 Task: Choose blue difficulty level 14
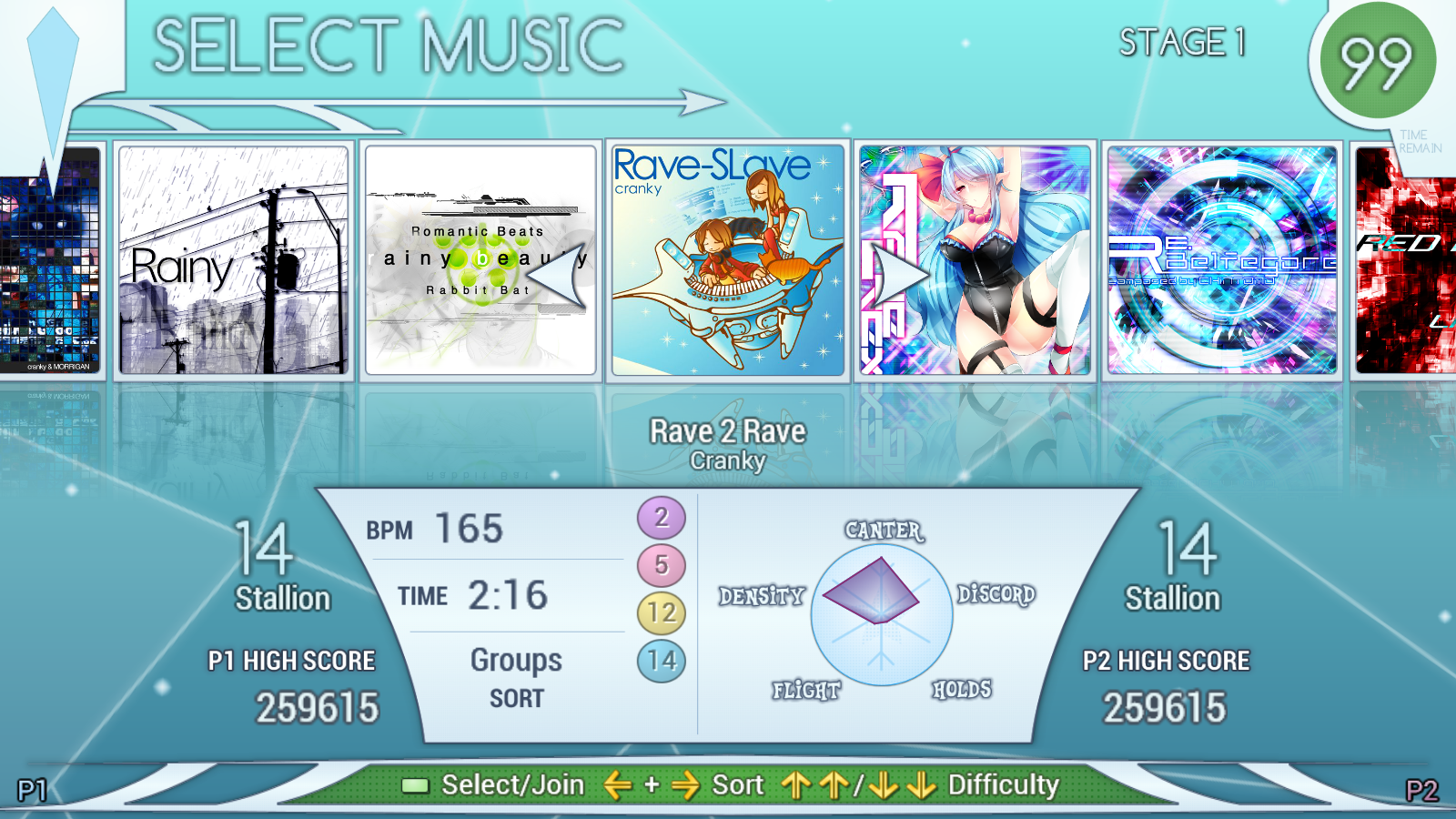[662, 661]
